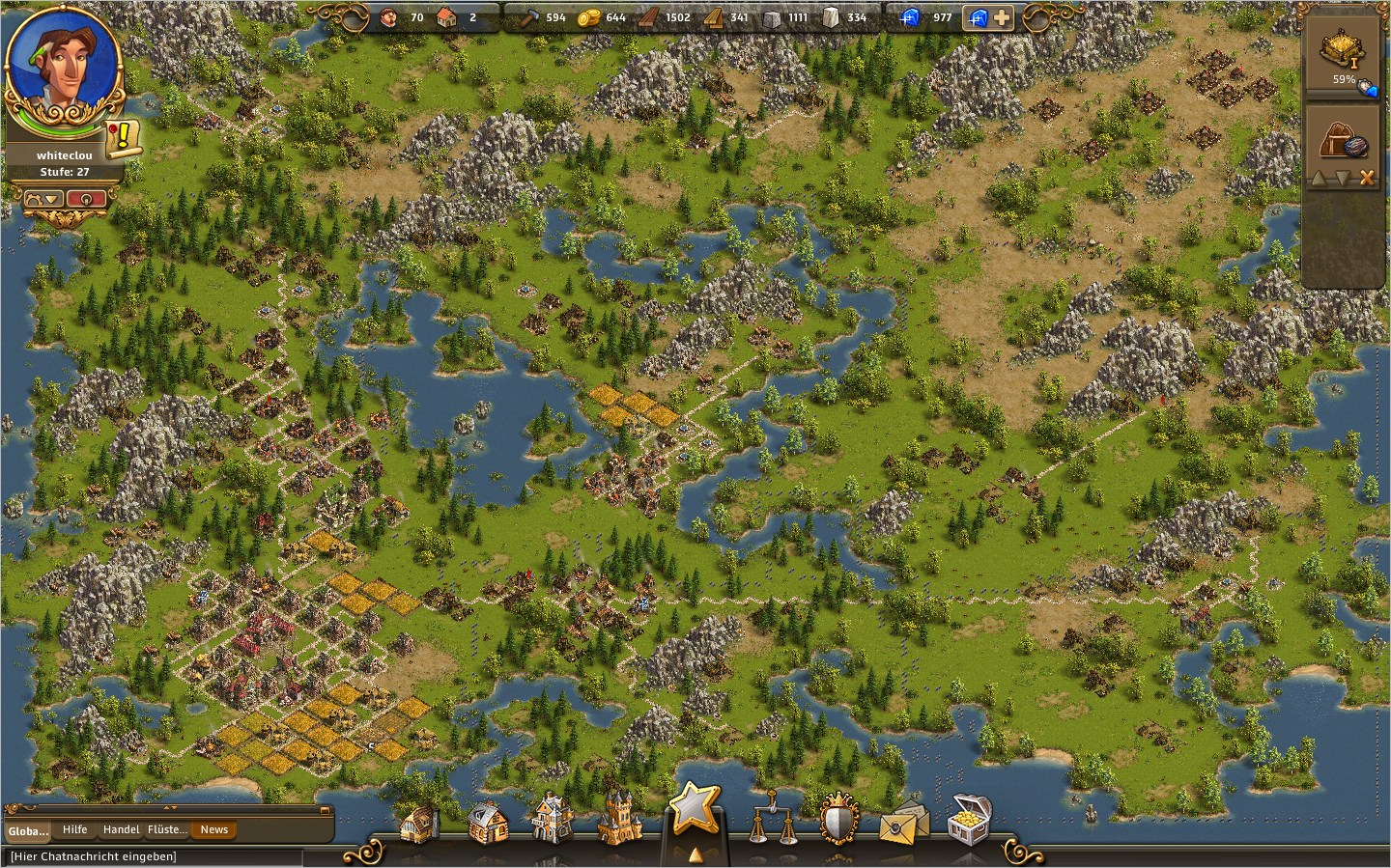
Task: Open the castle building menu
Action: tap(615, 819)
